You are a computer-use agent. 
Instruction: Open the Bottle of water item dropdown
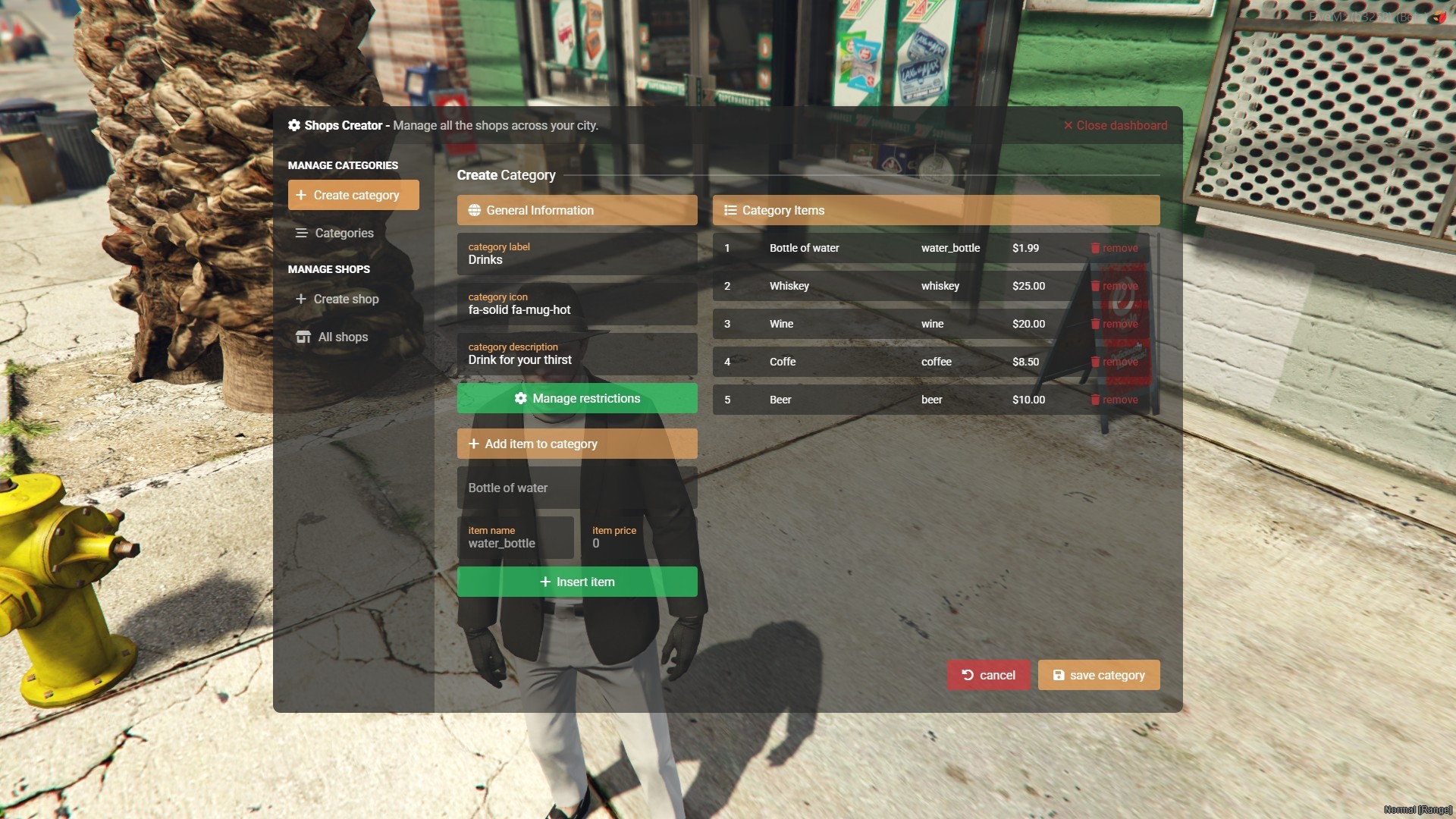(576, 488)
